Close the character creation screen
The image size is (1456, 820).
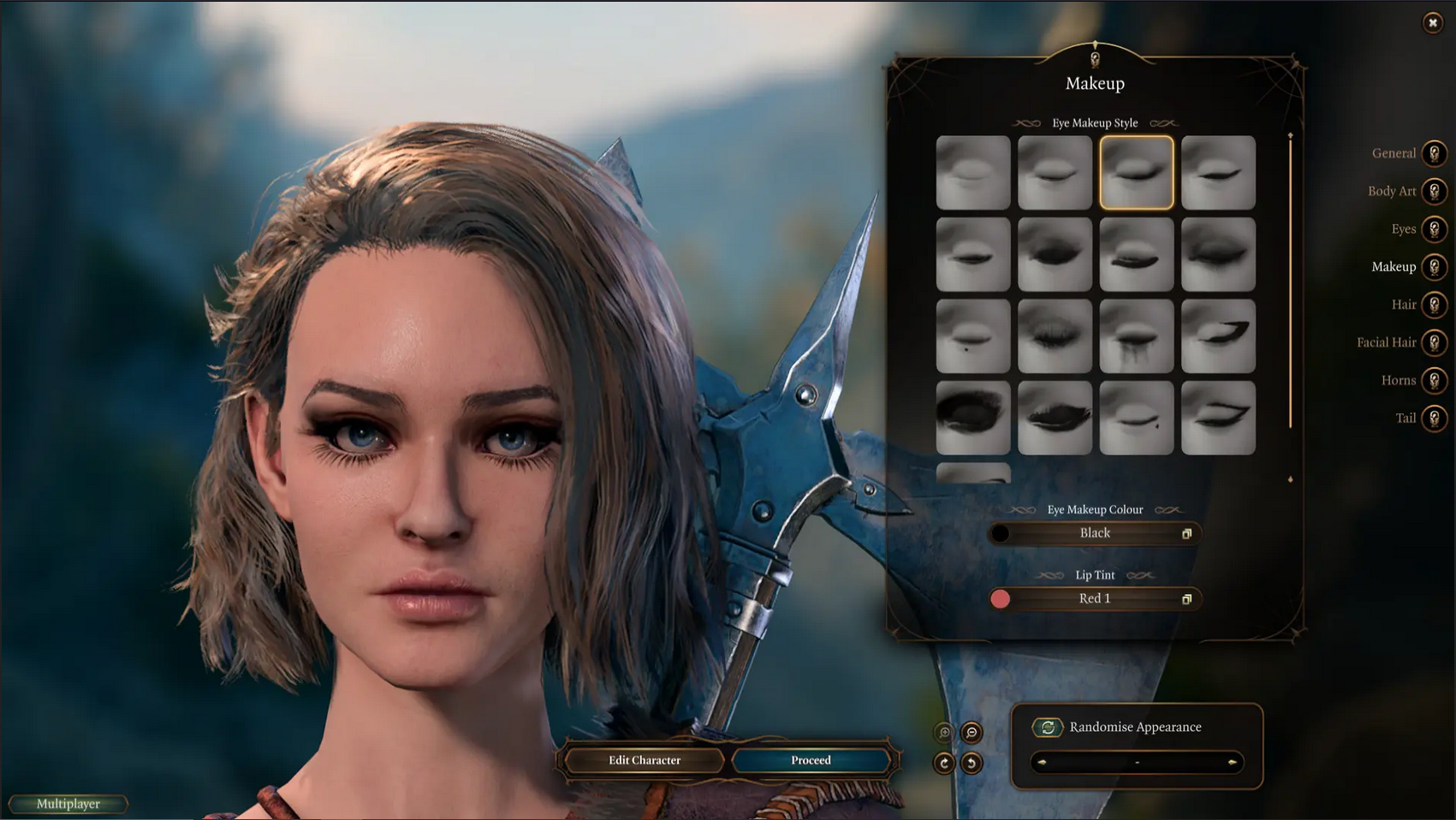click(1432, 23)
